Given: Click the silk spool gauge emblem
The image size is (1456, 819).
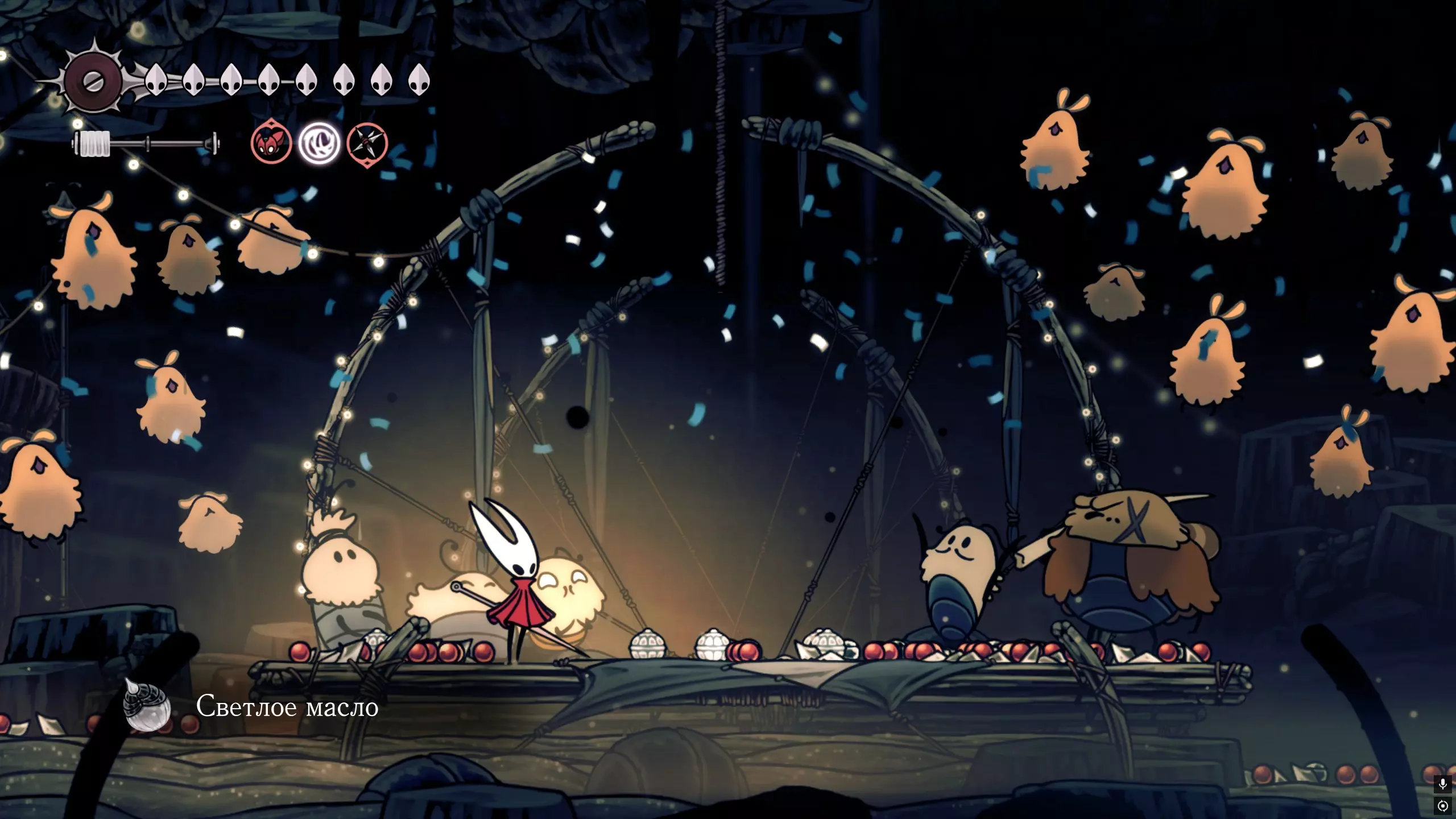Looking at the screenshot, I should pos(93,81).
